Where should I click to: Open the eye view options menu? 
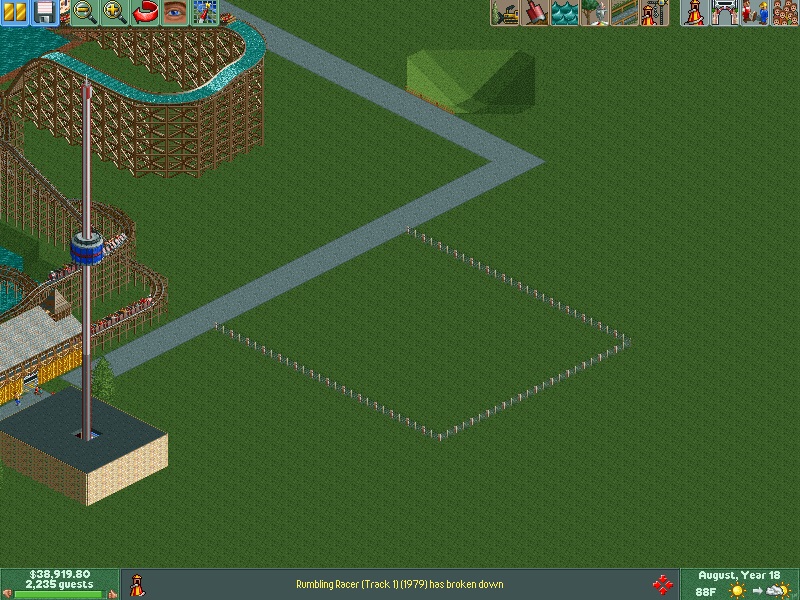(x=175, y=13)
